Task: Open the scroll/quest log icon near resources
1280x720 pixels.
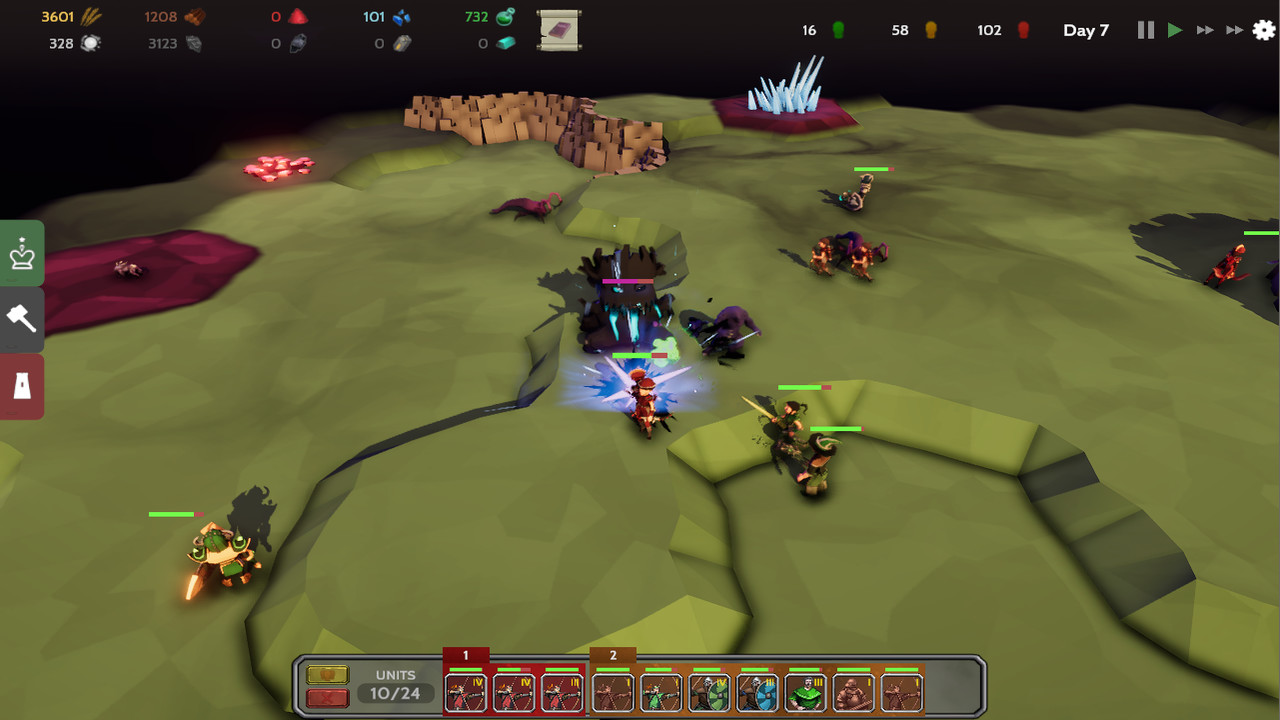Action: coord(559,30)
